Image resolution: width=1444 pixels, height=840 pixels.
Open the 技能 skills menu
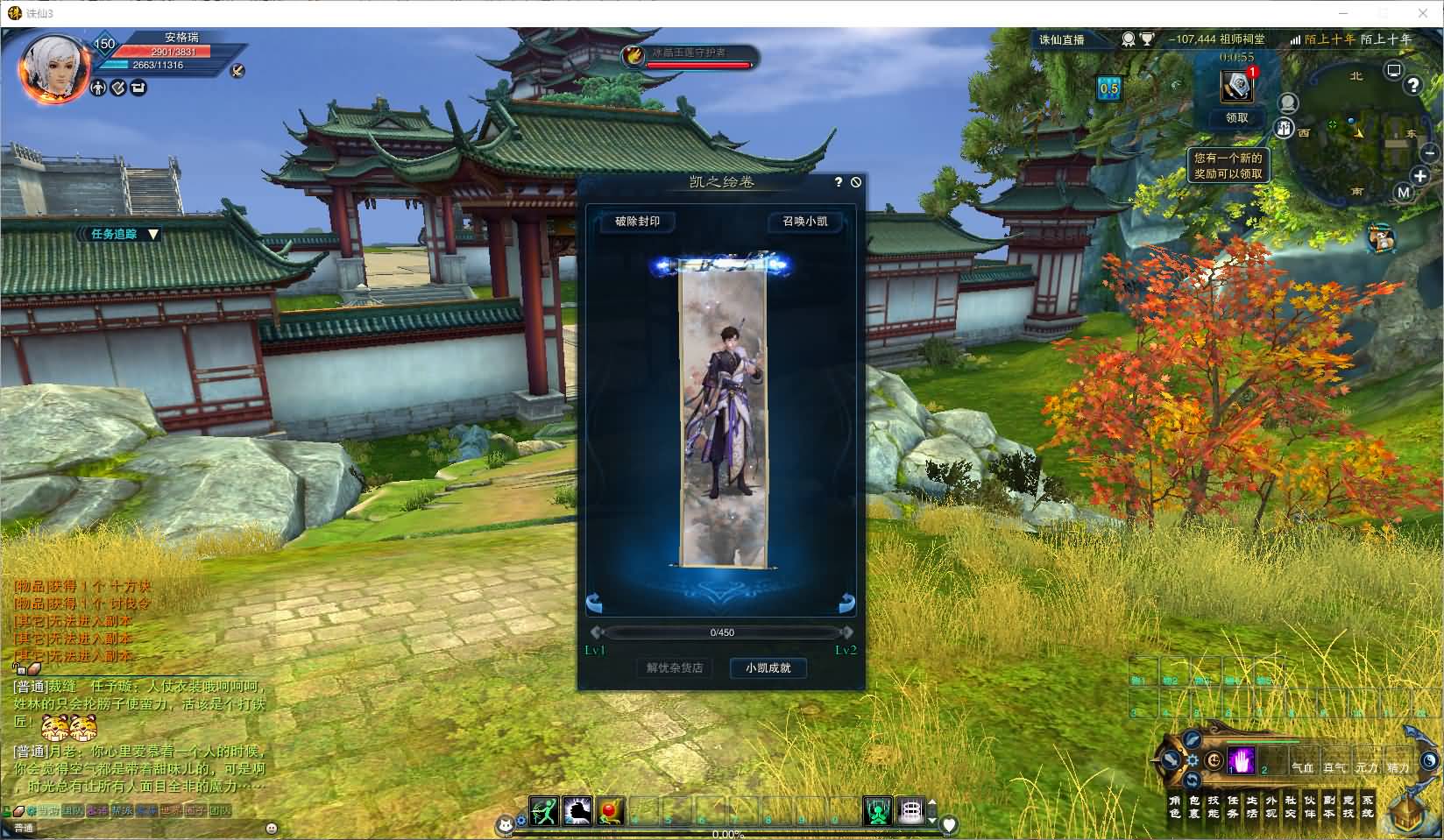(x=1214, y=807)
